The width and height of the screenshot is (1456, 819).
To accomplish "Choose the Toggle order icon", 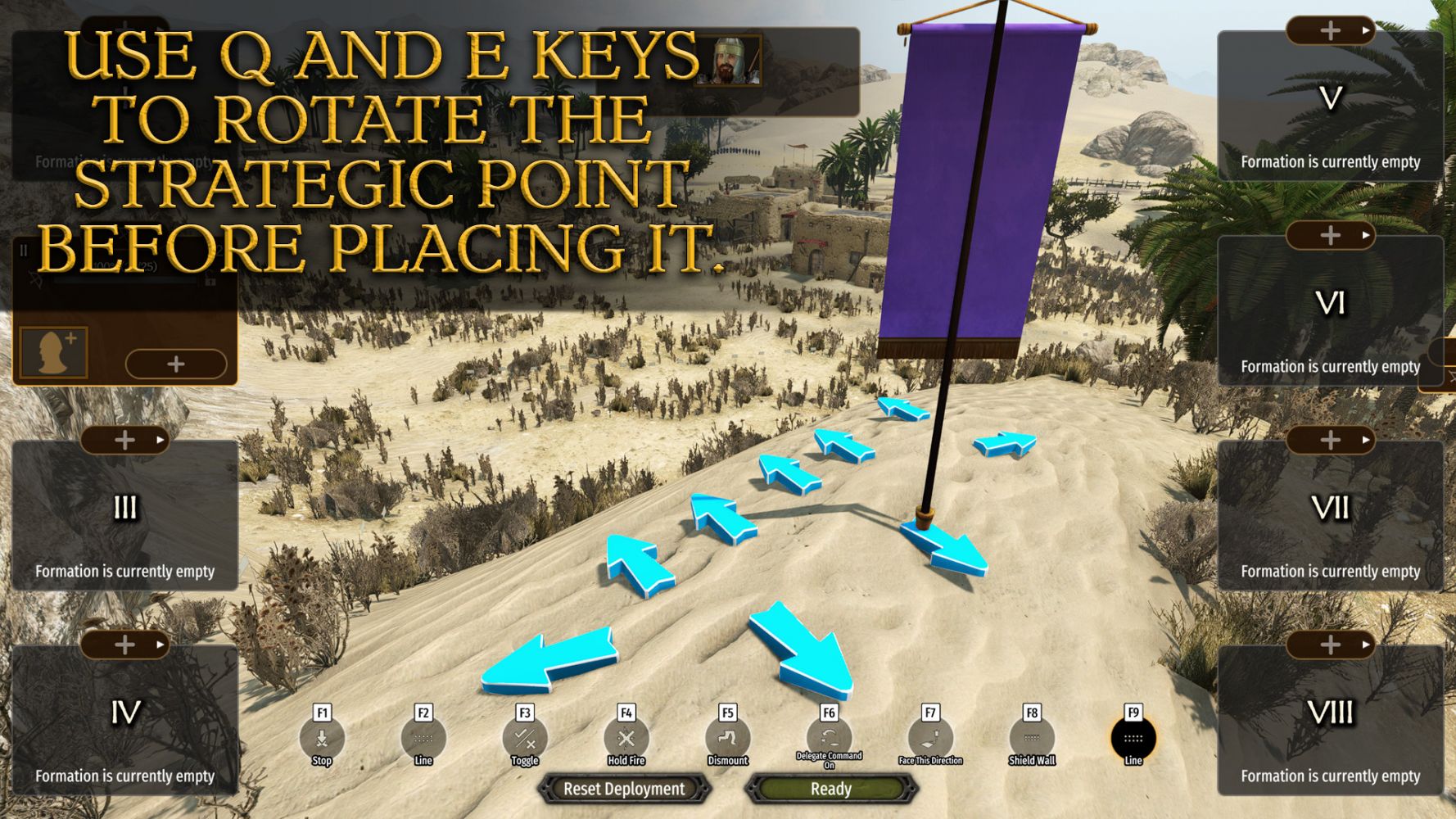I will (x=524, y=738).
